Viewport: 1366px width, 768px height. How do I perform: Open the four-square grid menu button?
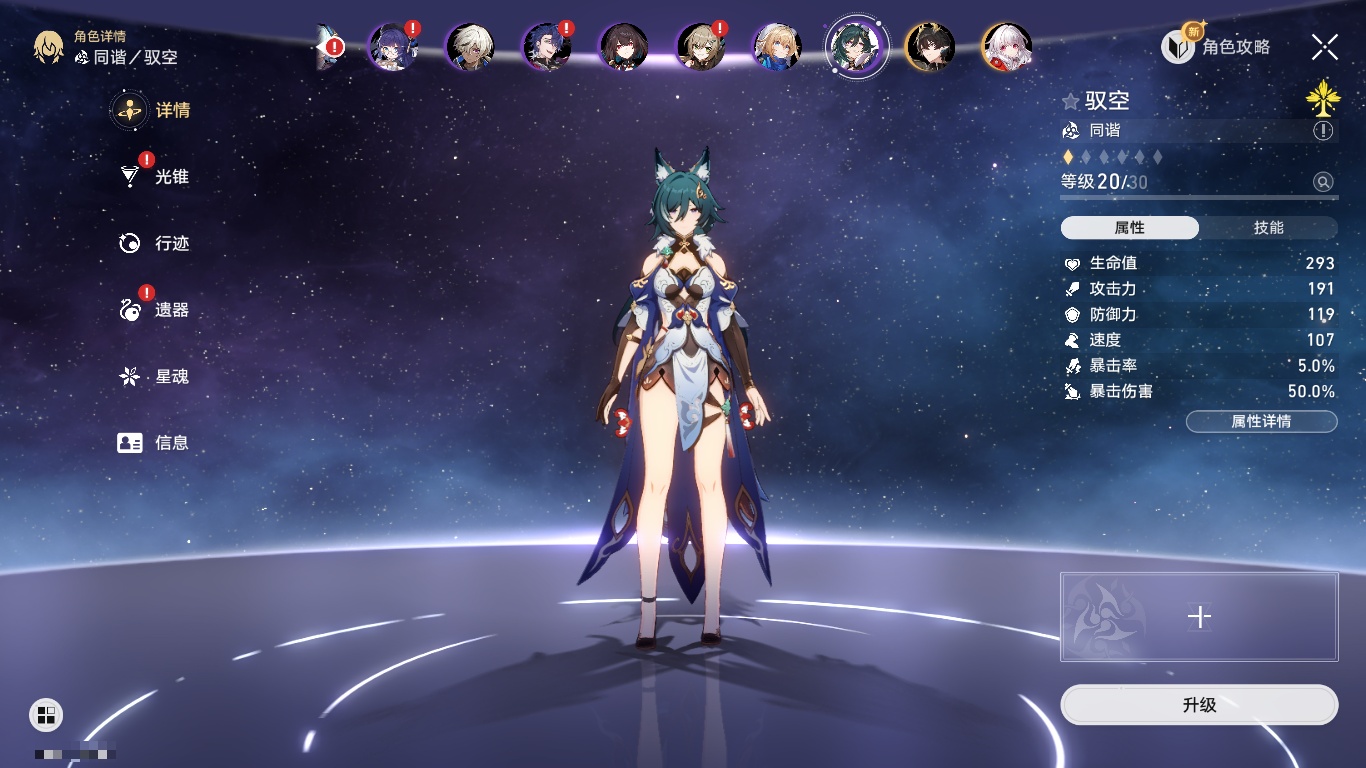coord(46,714)
